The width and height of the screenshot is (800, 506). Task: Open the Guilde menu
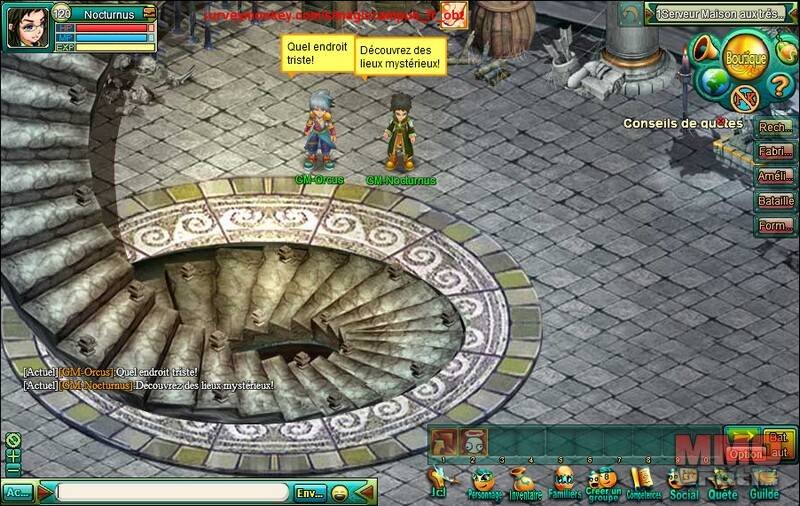(x=763, y=483)
